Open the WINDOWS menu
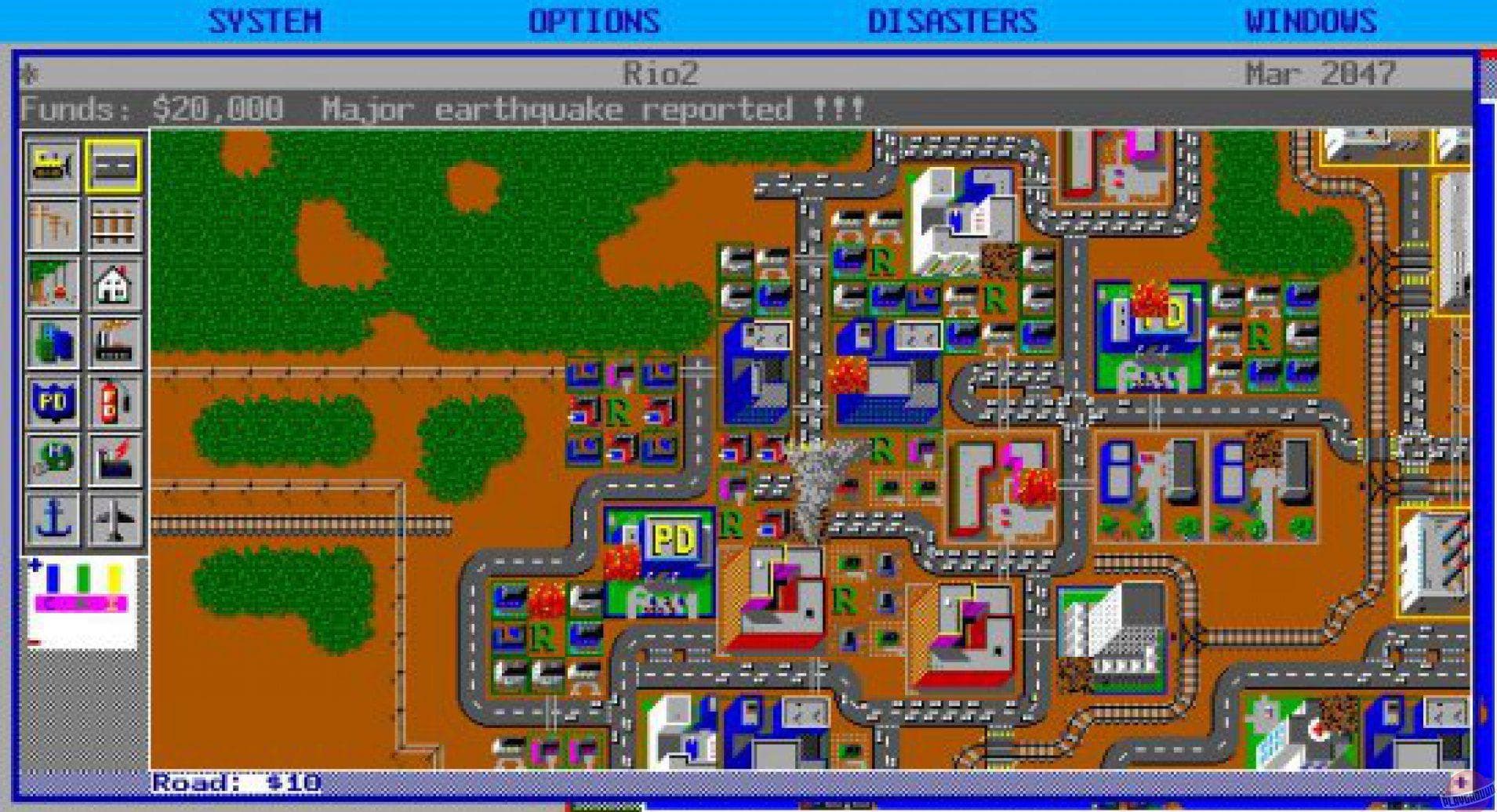1497x812 pixels. 1312,20
